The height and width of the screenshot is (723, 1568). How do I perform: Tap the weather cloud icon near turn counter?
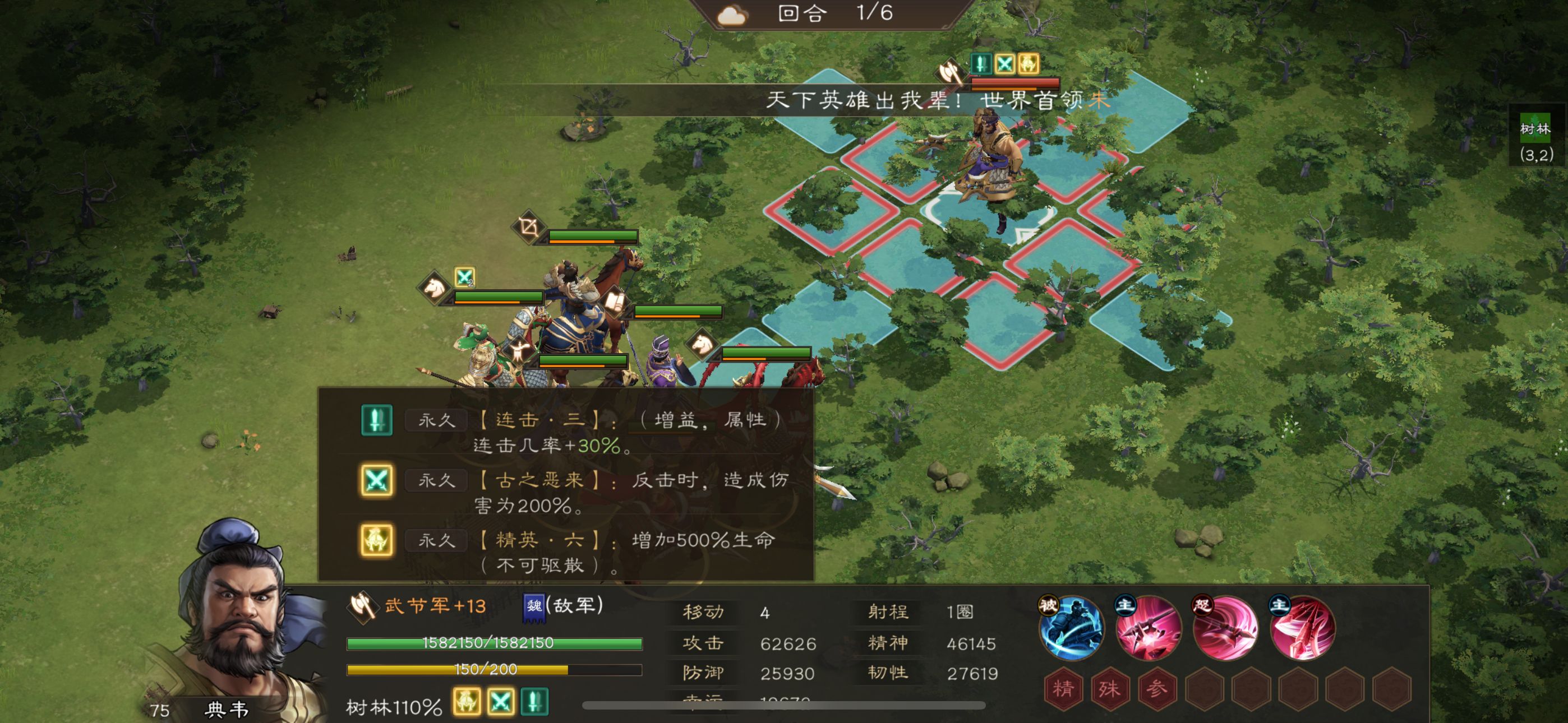click(732, 13)
